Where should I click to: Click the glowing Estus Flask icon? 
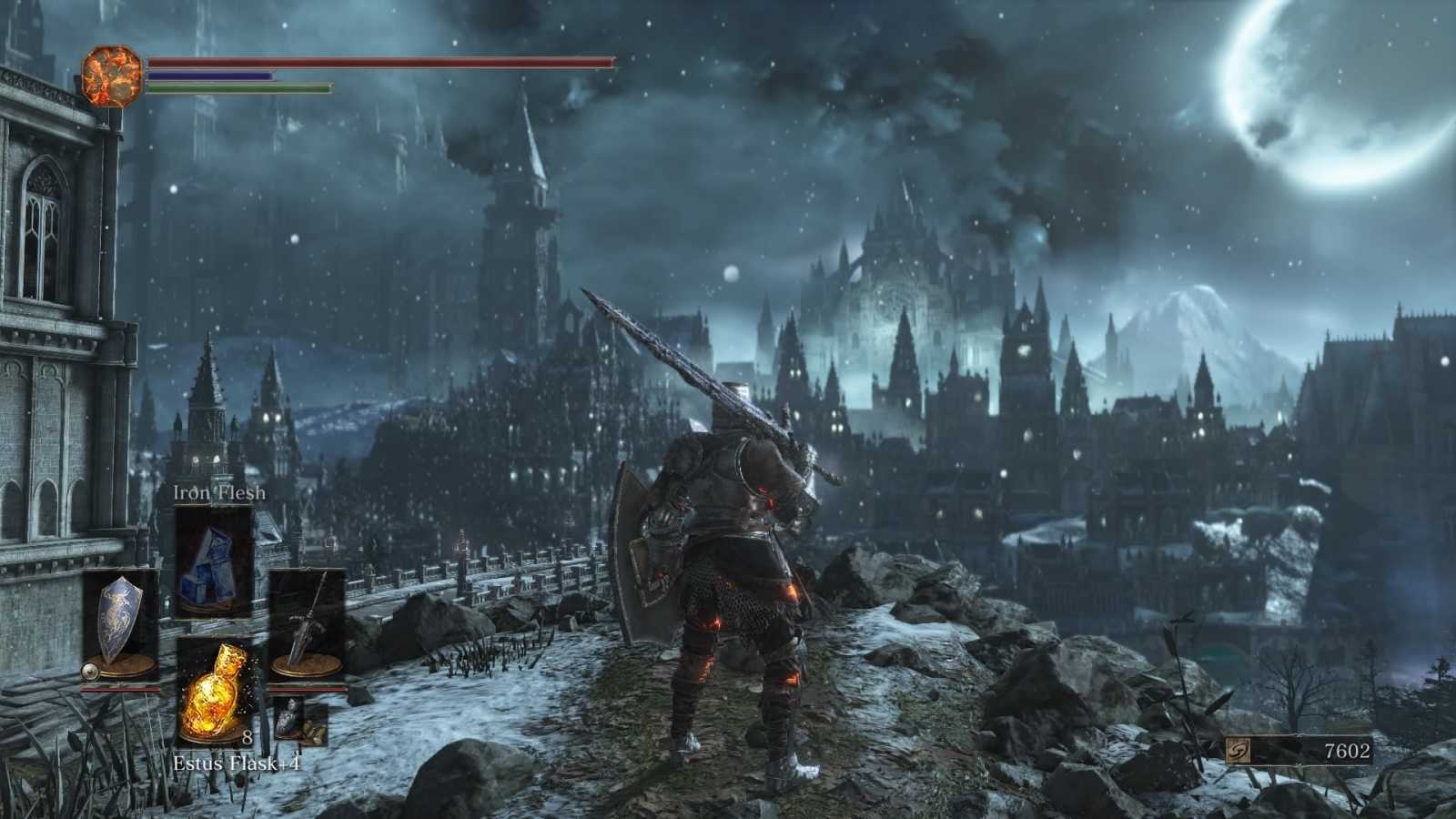[218, 696]
